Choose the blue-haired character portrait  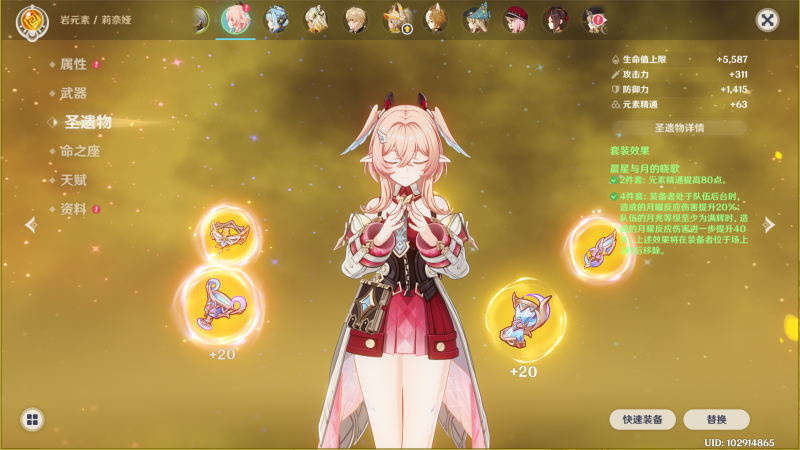click(x=275, y=19)
